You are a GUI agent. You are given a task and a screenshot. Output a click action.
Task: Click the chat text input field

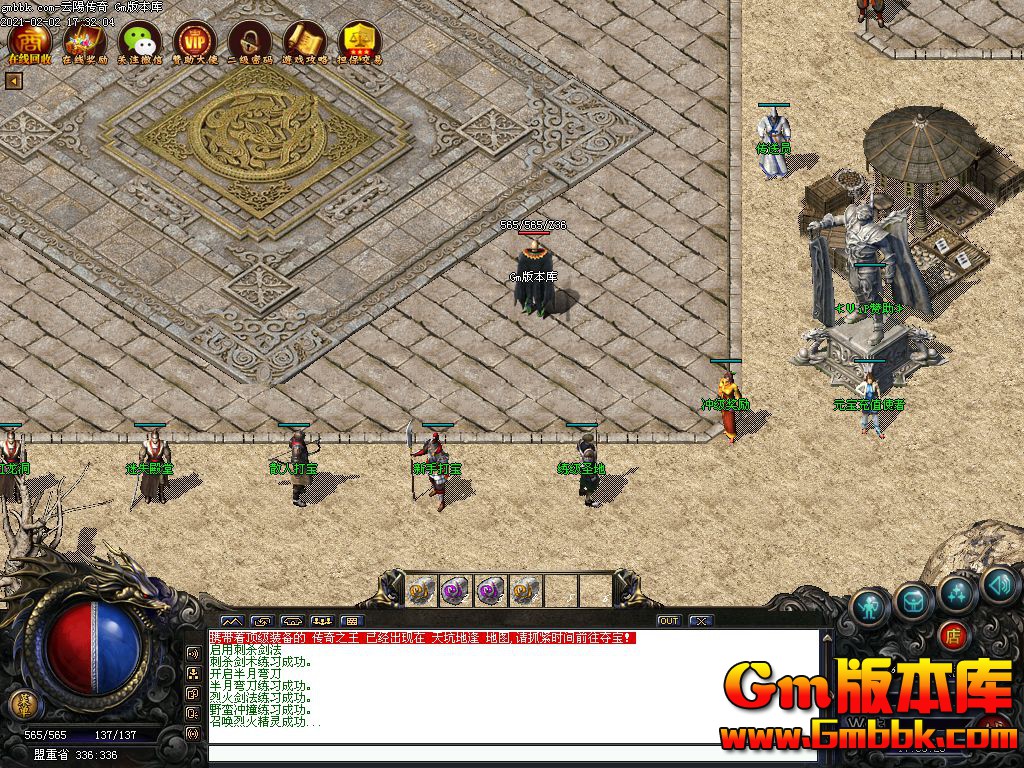tap(510, 753)
